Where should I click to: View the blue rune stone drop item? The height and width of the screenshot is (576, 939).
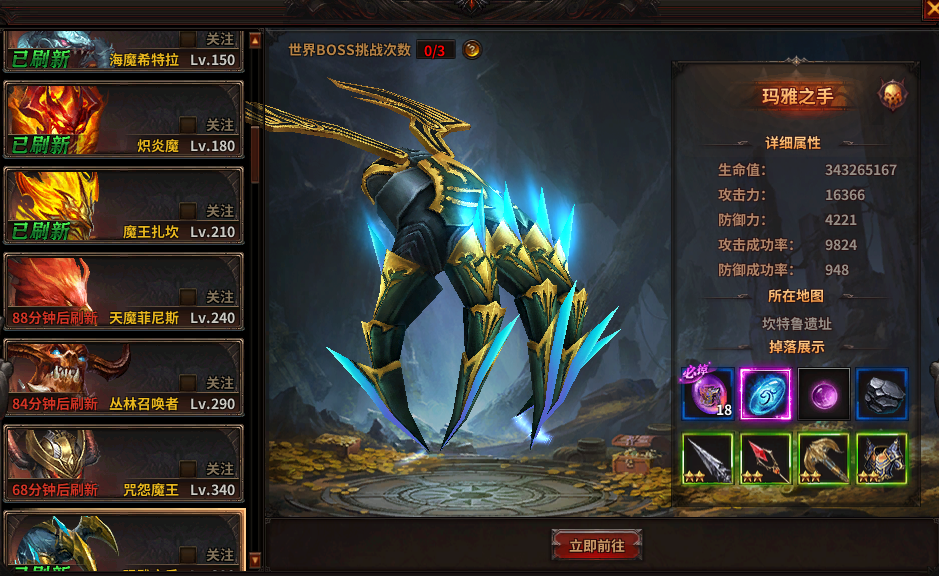(x=766, y=394)
